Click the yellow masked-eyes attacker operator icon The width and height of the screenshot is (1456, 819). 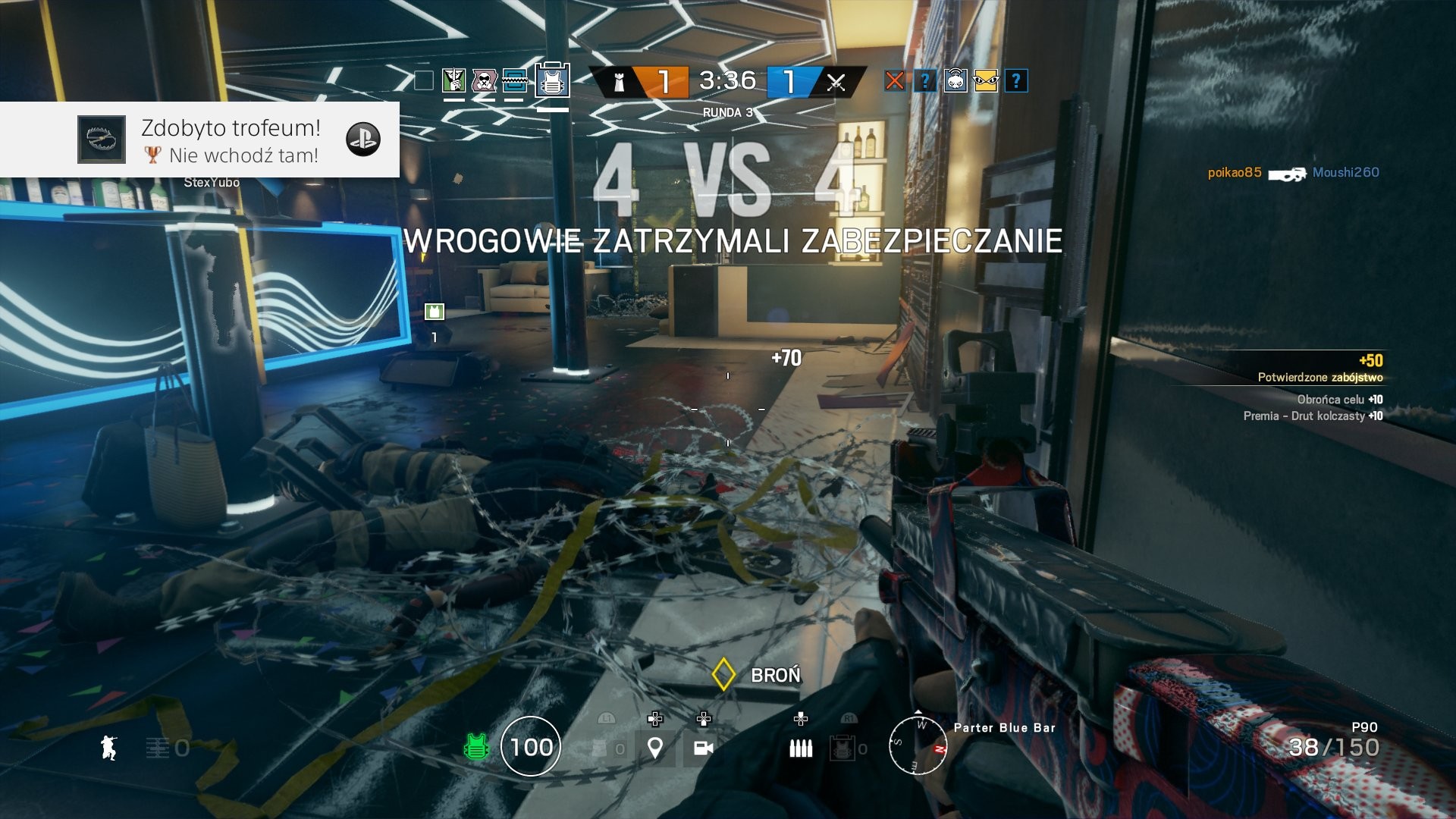[986, 80]
